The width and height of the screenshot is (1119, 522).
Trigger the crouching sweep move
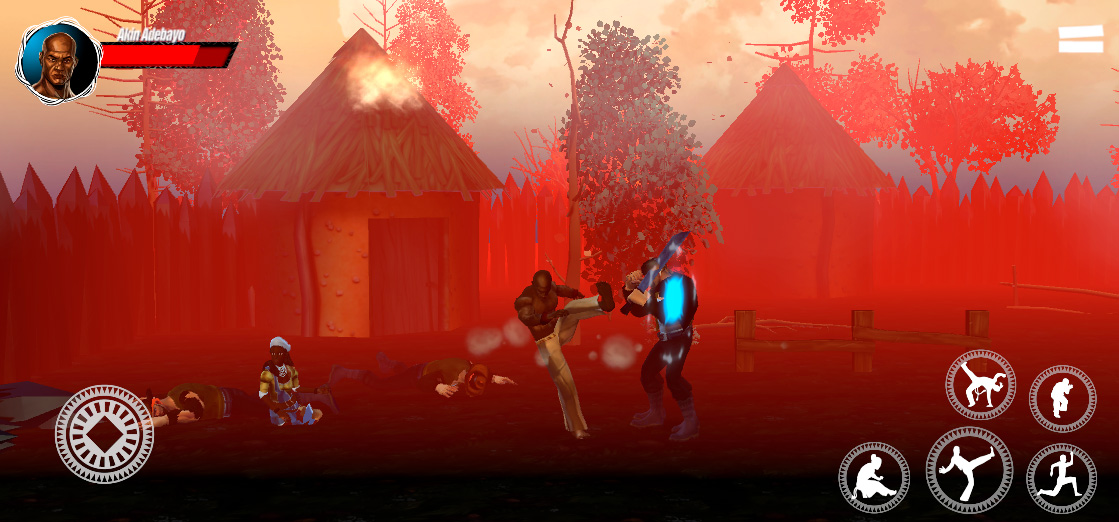(874, 477)
